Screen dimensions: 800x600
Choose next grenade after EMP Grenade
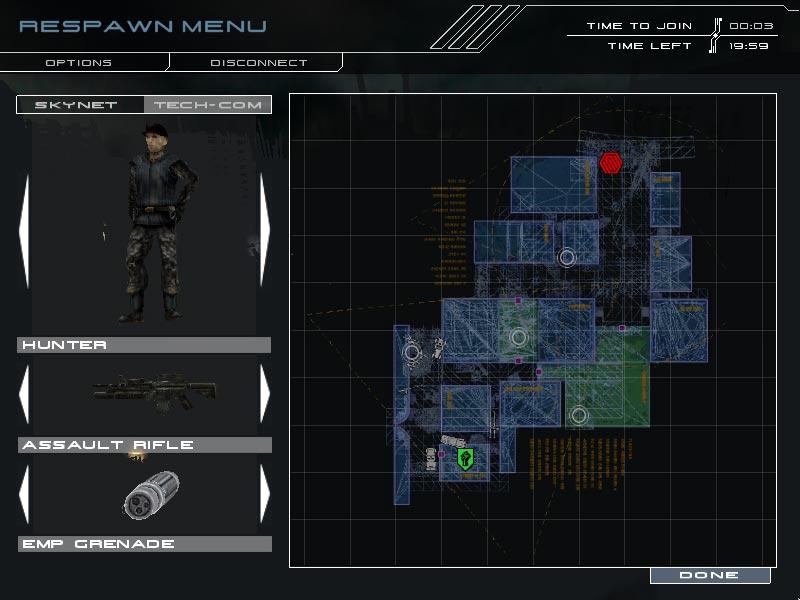[264, 493]
